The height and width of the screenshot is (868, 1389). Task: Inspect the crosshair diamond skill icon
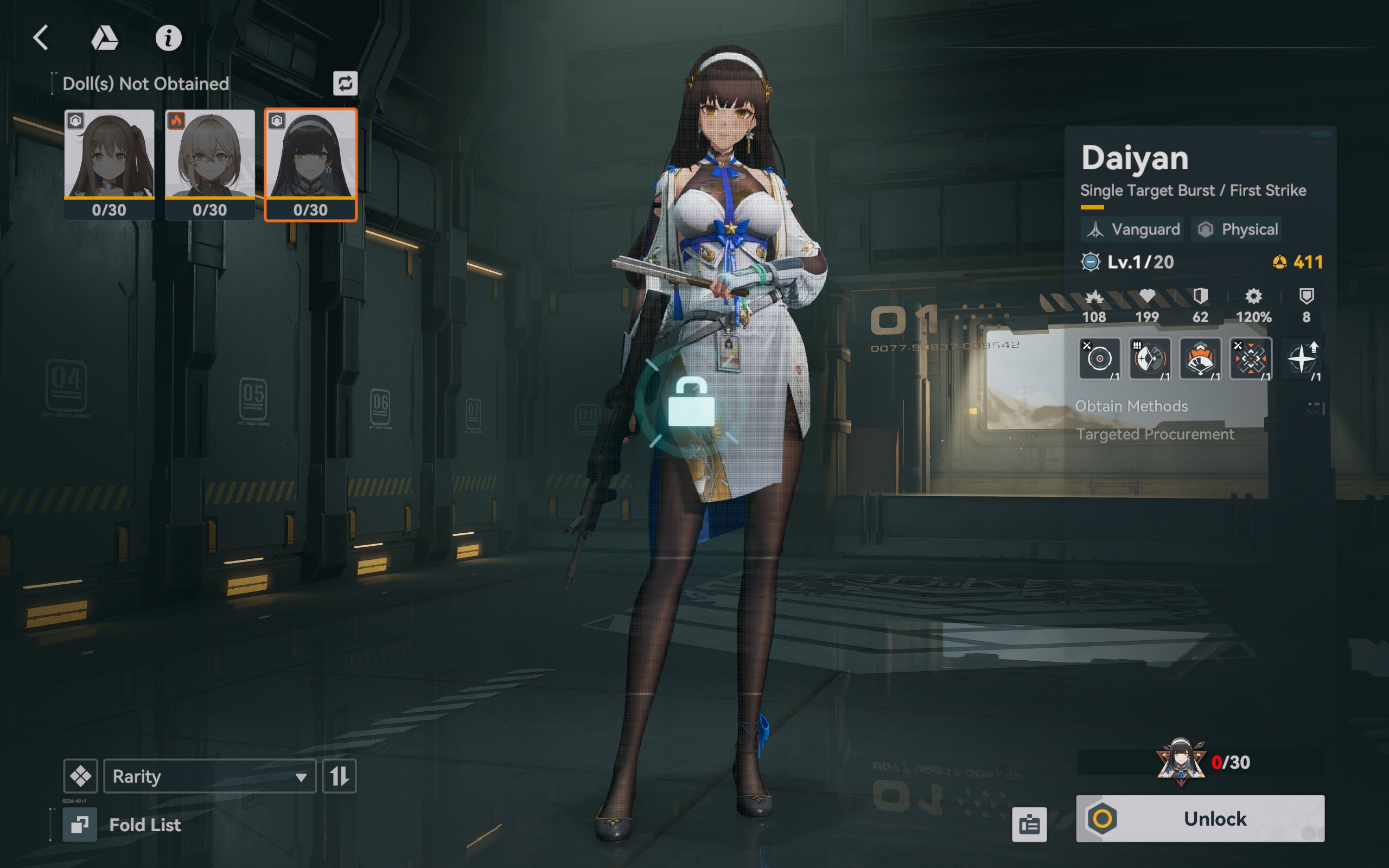(x=1251, y=359)
